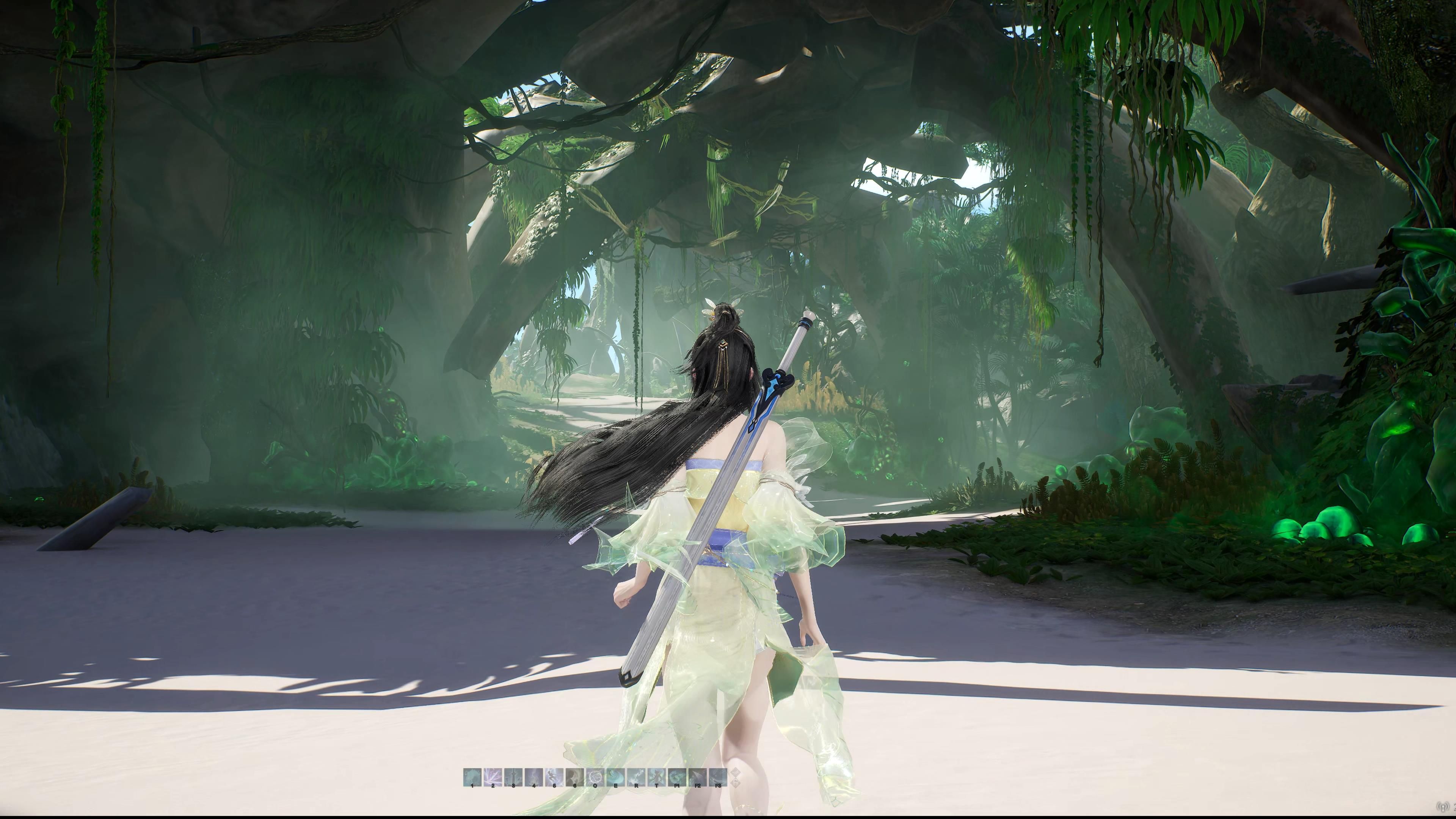Select the curved blade slash skill
The image size is (1456, 819).
pyautogui.click(x=719, y=777)
